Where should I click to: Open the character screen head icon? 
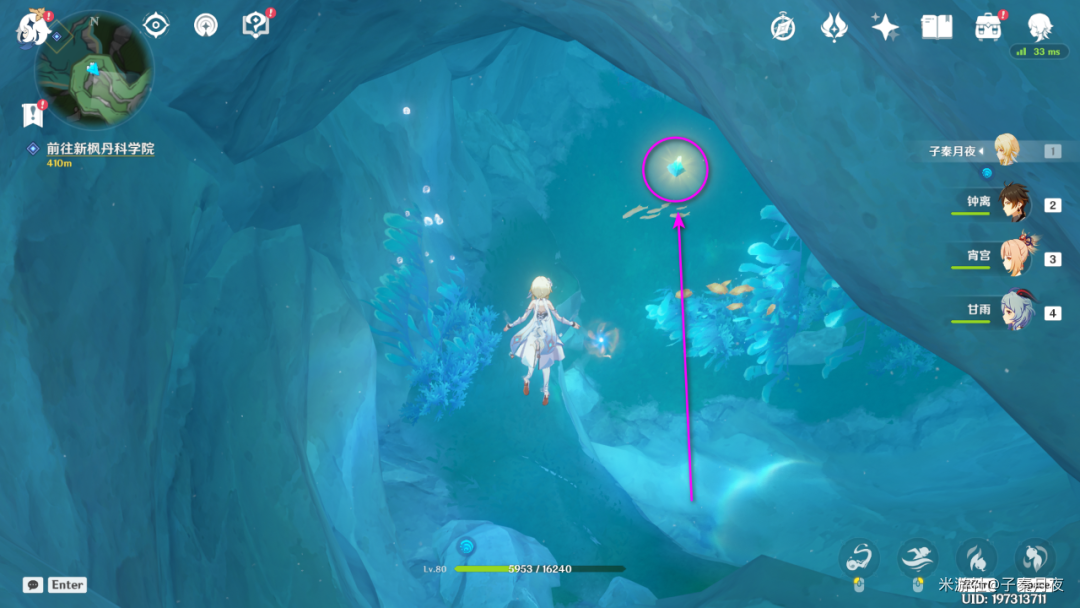click(x=1040, y=25)
